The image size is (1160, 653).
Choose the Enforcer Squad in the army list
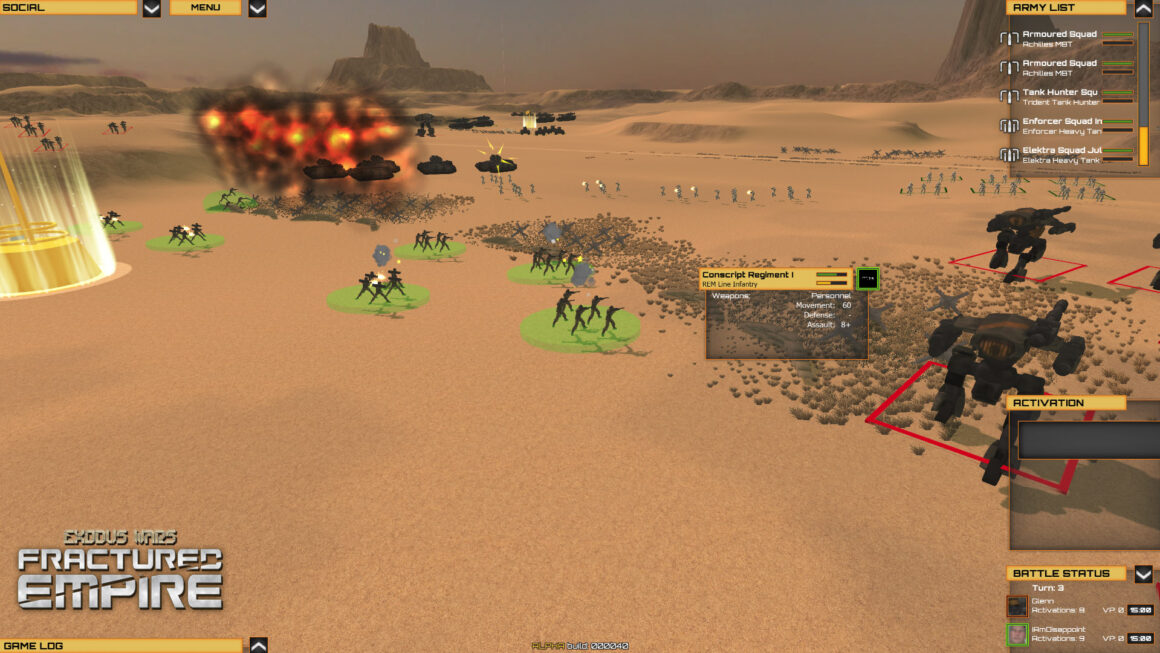1066,126
